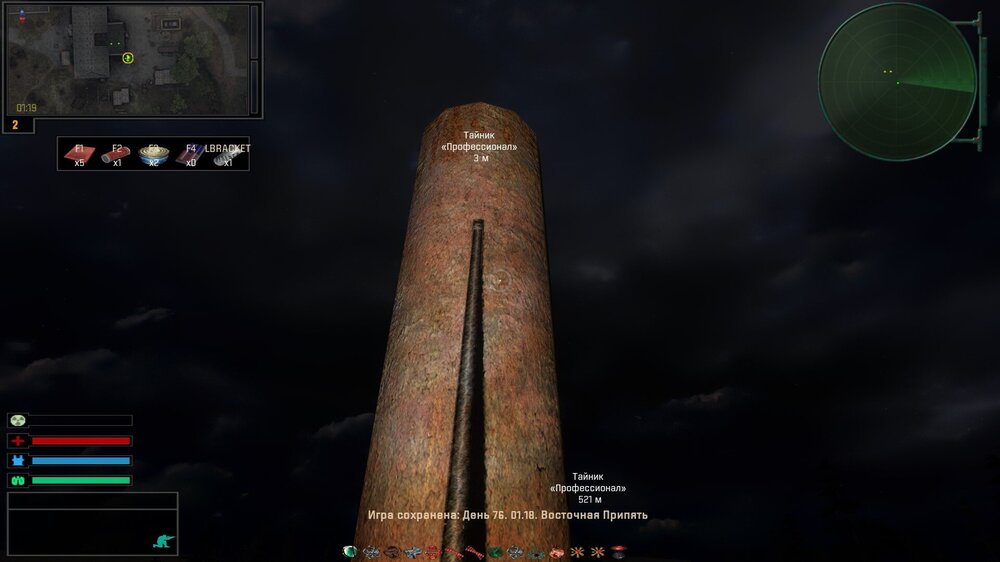Select the dark red hat-shaped artifact icon
Viewport: 1000px width, 562px height.
(618, 552)
